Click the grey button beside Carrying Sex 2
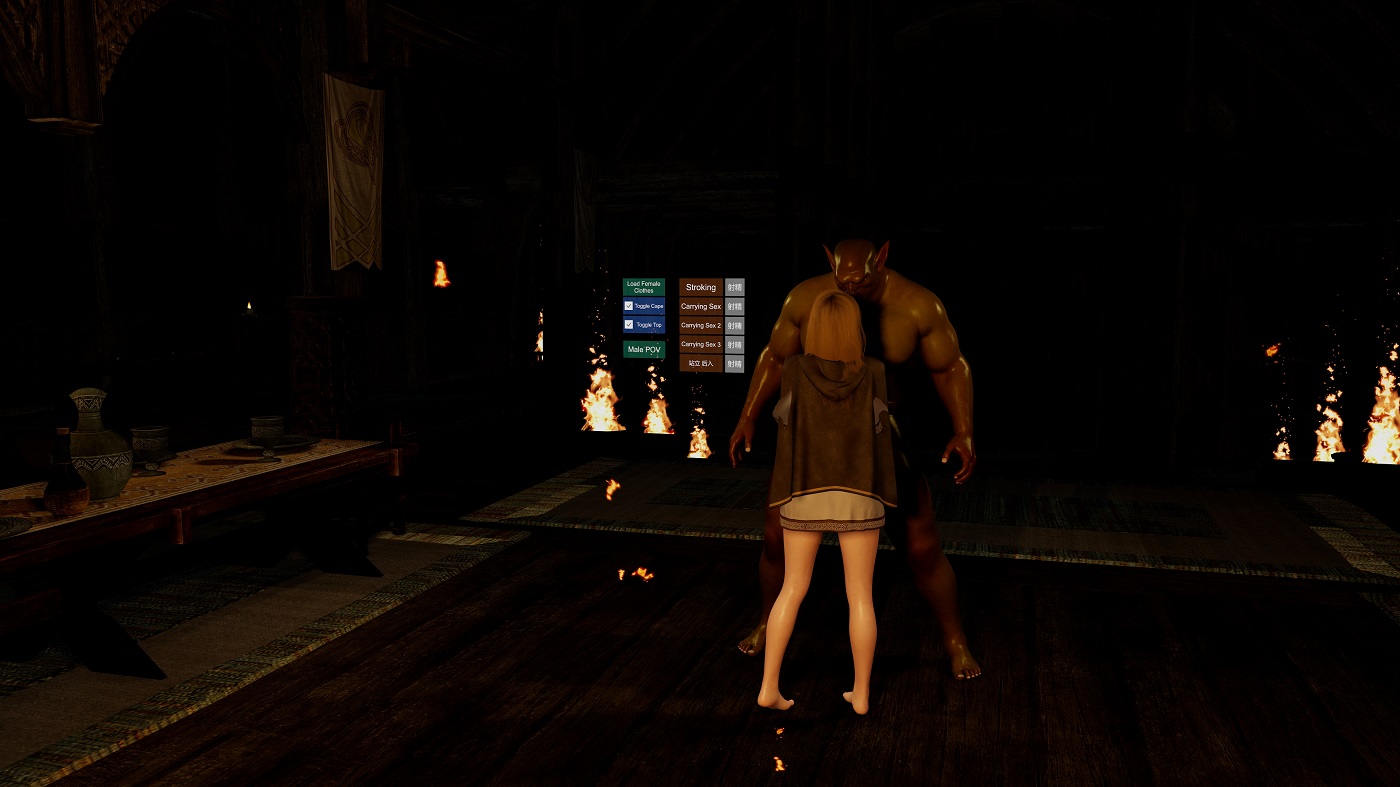The width and height of the screenshot is (1400, 787). (x=735, y=326)
